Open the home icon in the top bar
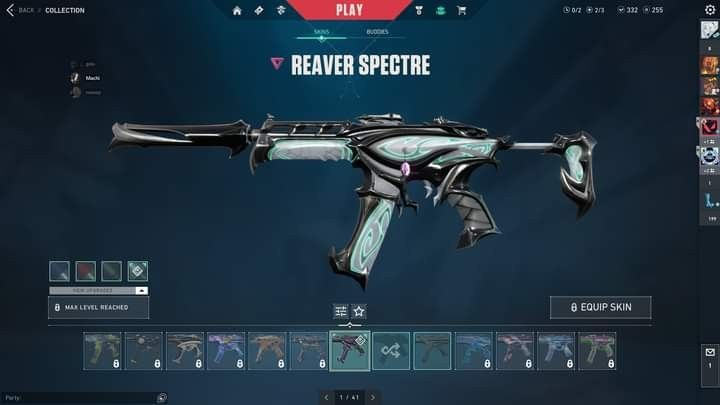The height and width of the screenshot is (405, 720). click(237, 11)
